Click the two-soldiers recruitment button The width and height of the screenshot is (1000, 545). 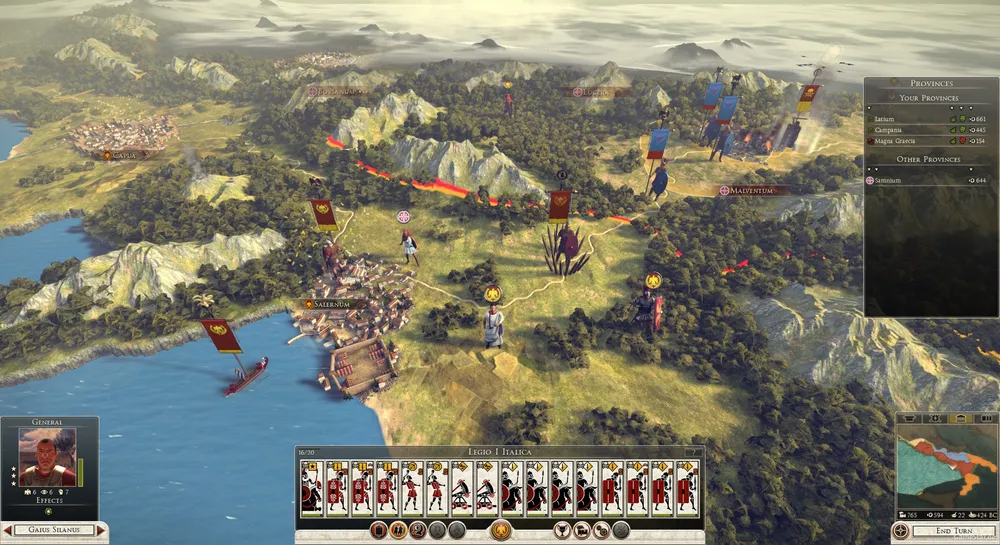pyautogui.click(x=399, y=530)
